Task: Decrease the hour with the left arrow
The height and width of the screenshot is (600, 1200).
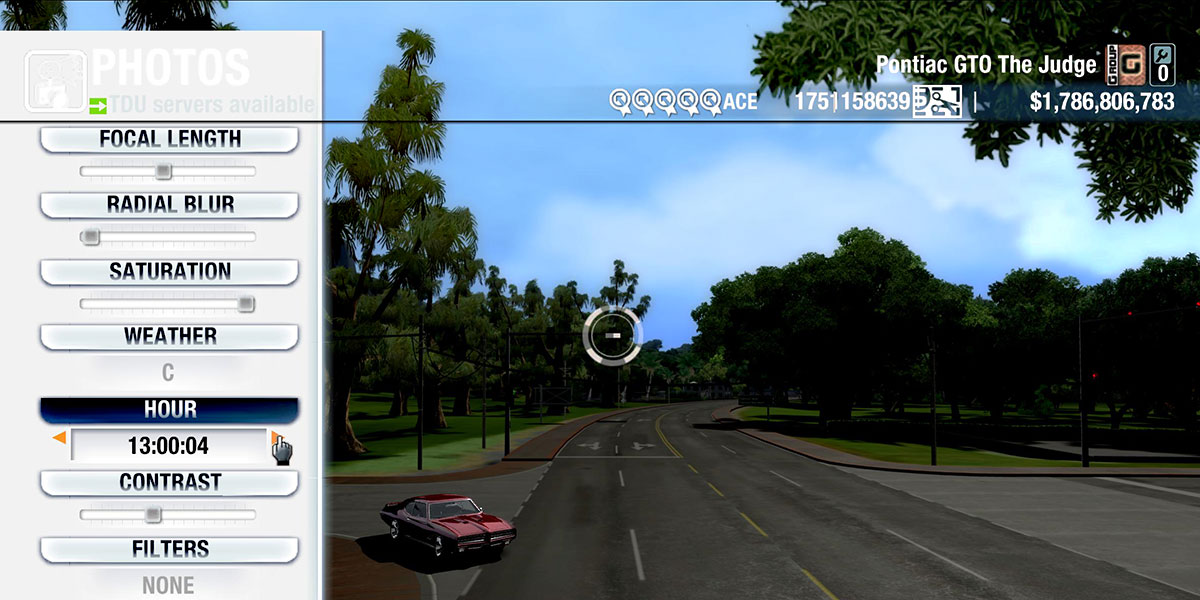Action: click(x=60, y=438)
